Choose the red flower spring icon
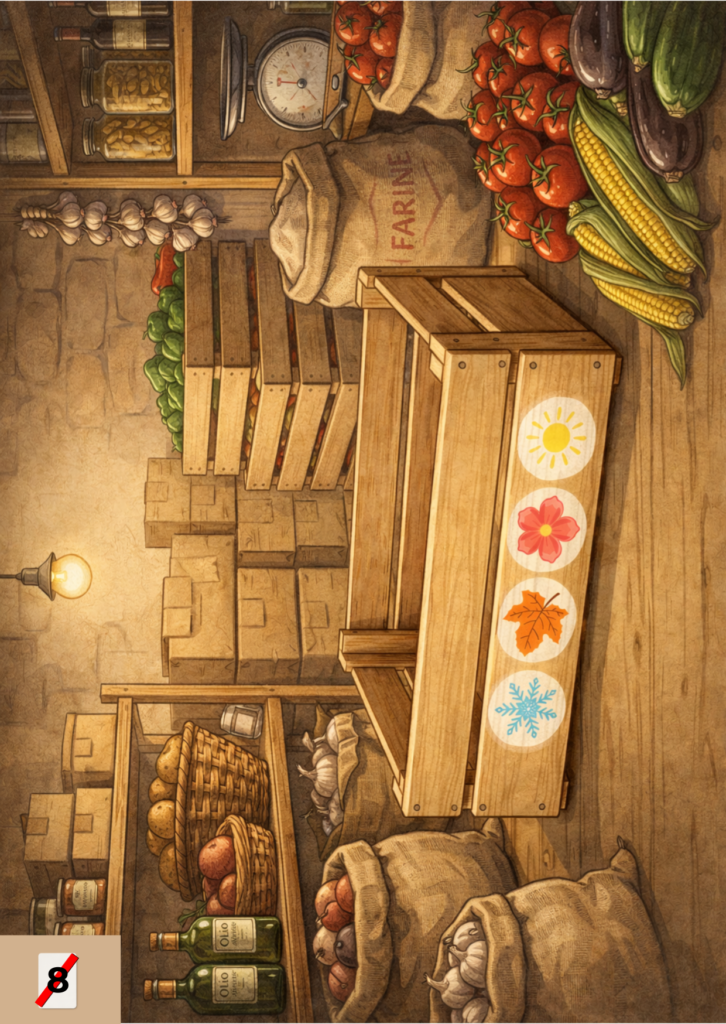This screenshot has width=726, height=1024. tap(546, 529)
